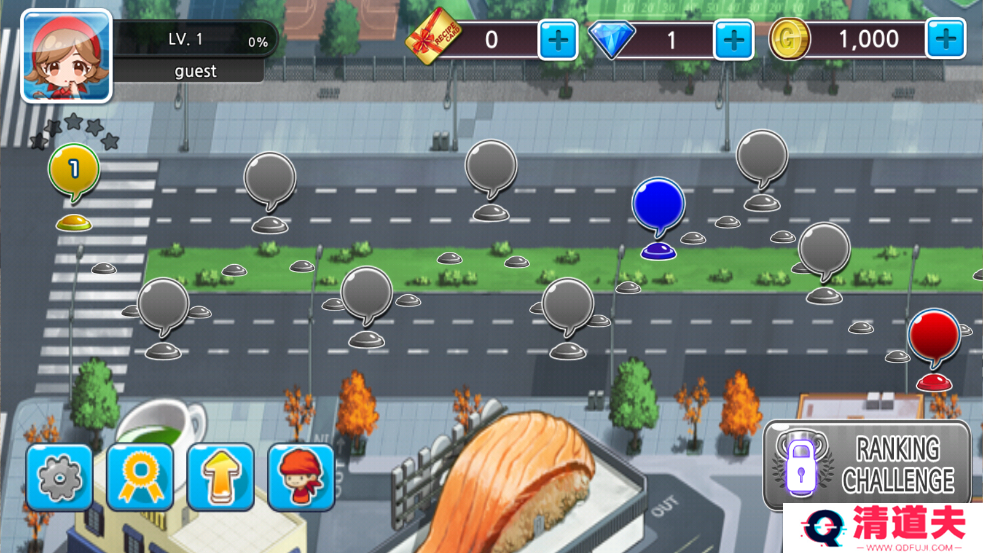Add more recipe cards with plus button
Viewport: 983px width, 553px height.
(558, 40)
